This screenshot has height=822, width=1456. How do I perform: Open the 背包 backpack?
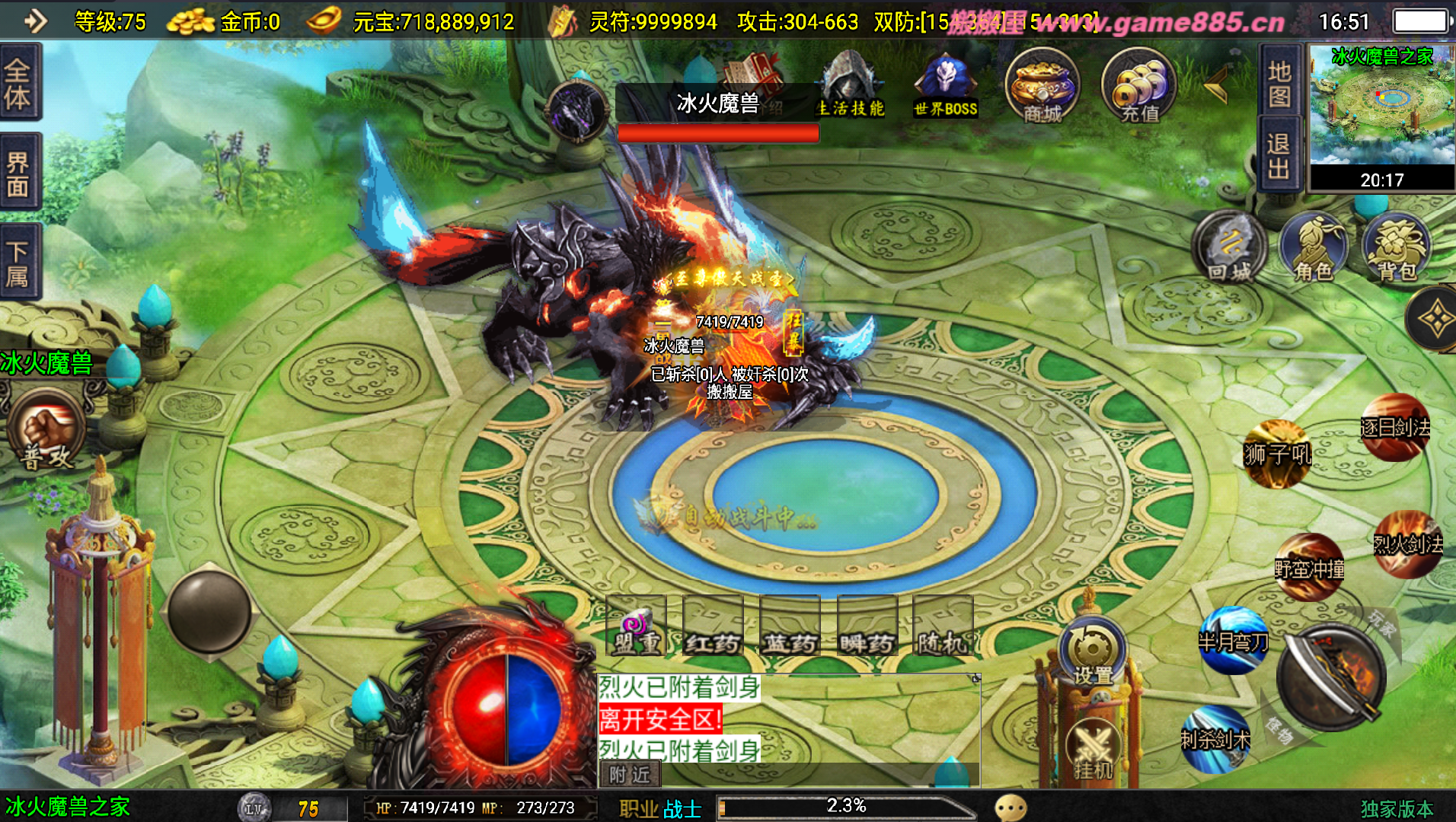point(1397,247)
